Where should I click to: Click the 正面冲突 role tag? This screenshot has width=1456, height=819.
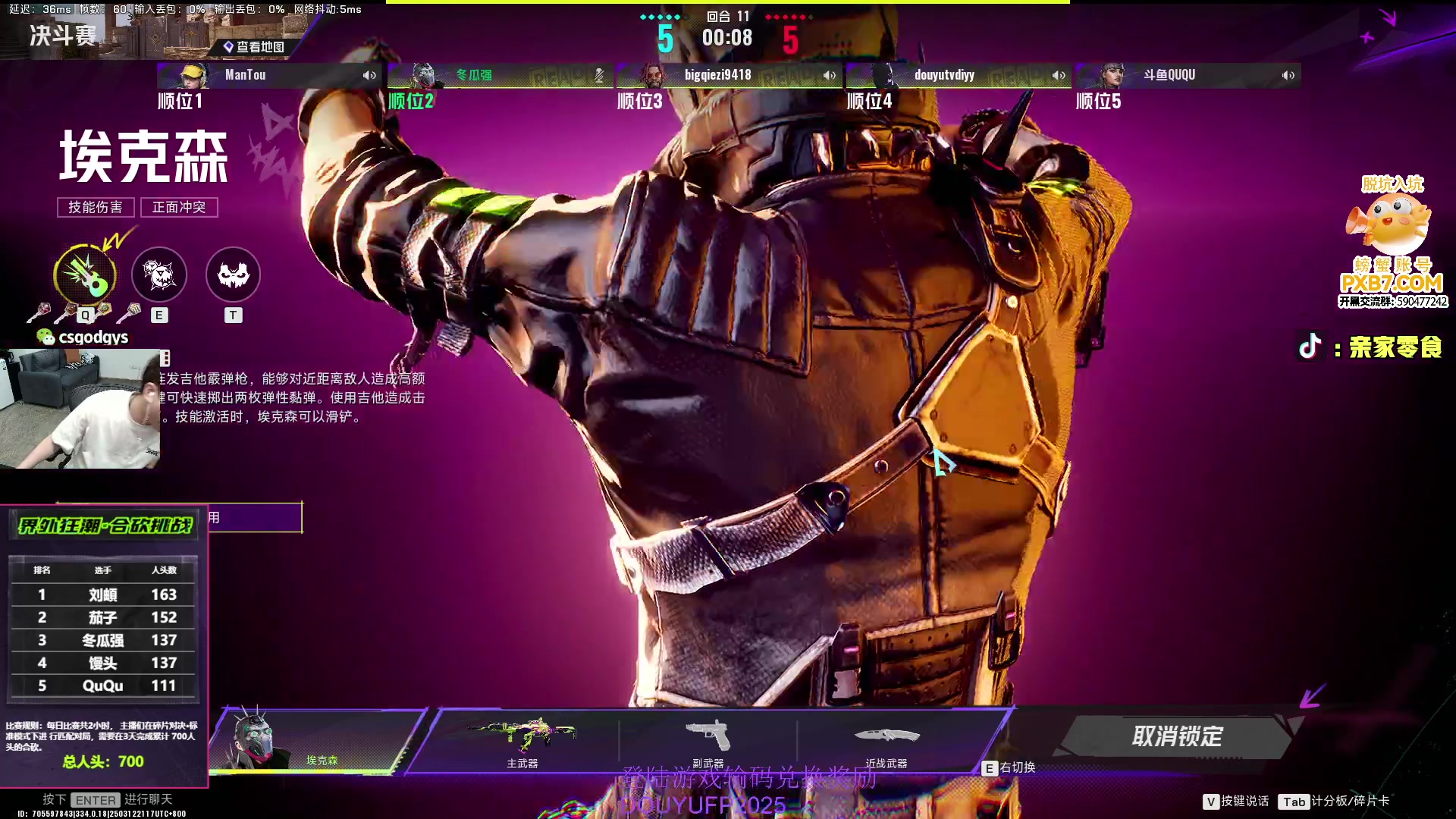tap(179, 207)
